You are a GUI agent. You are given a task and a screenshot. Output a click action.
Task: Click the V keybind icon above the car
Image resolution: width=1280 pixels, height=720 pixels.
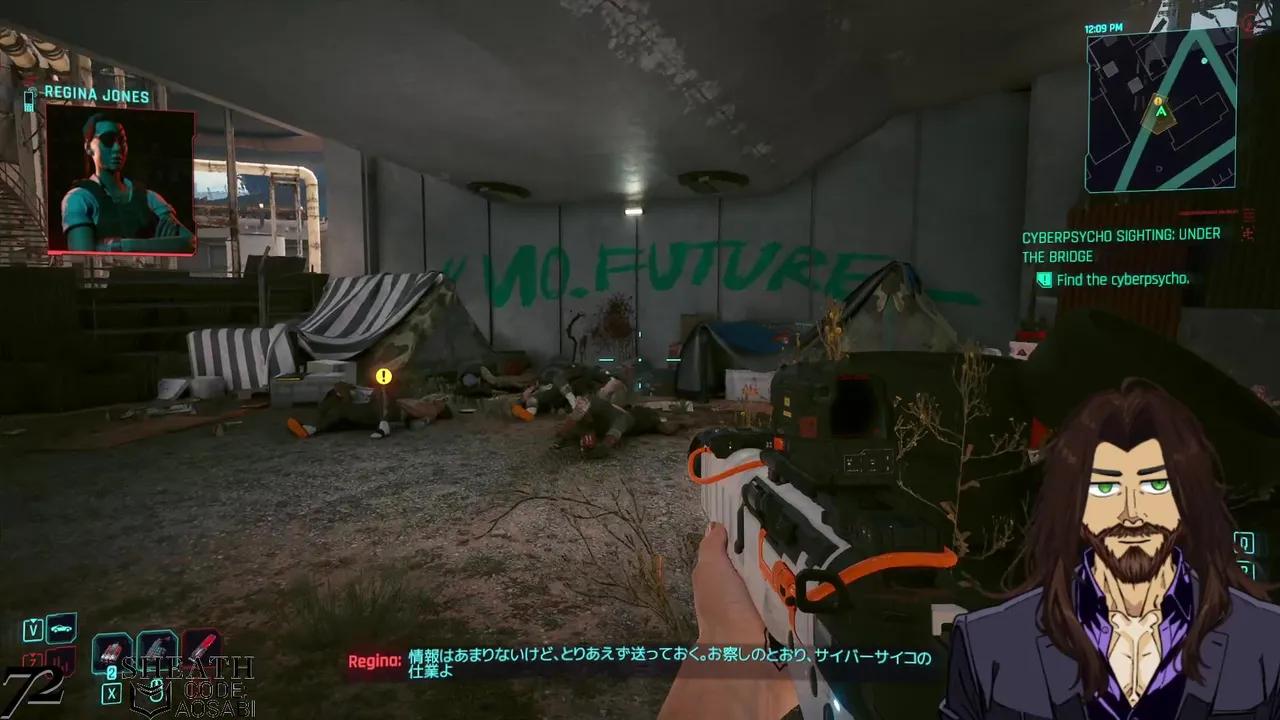33,630
